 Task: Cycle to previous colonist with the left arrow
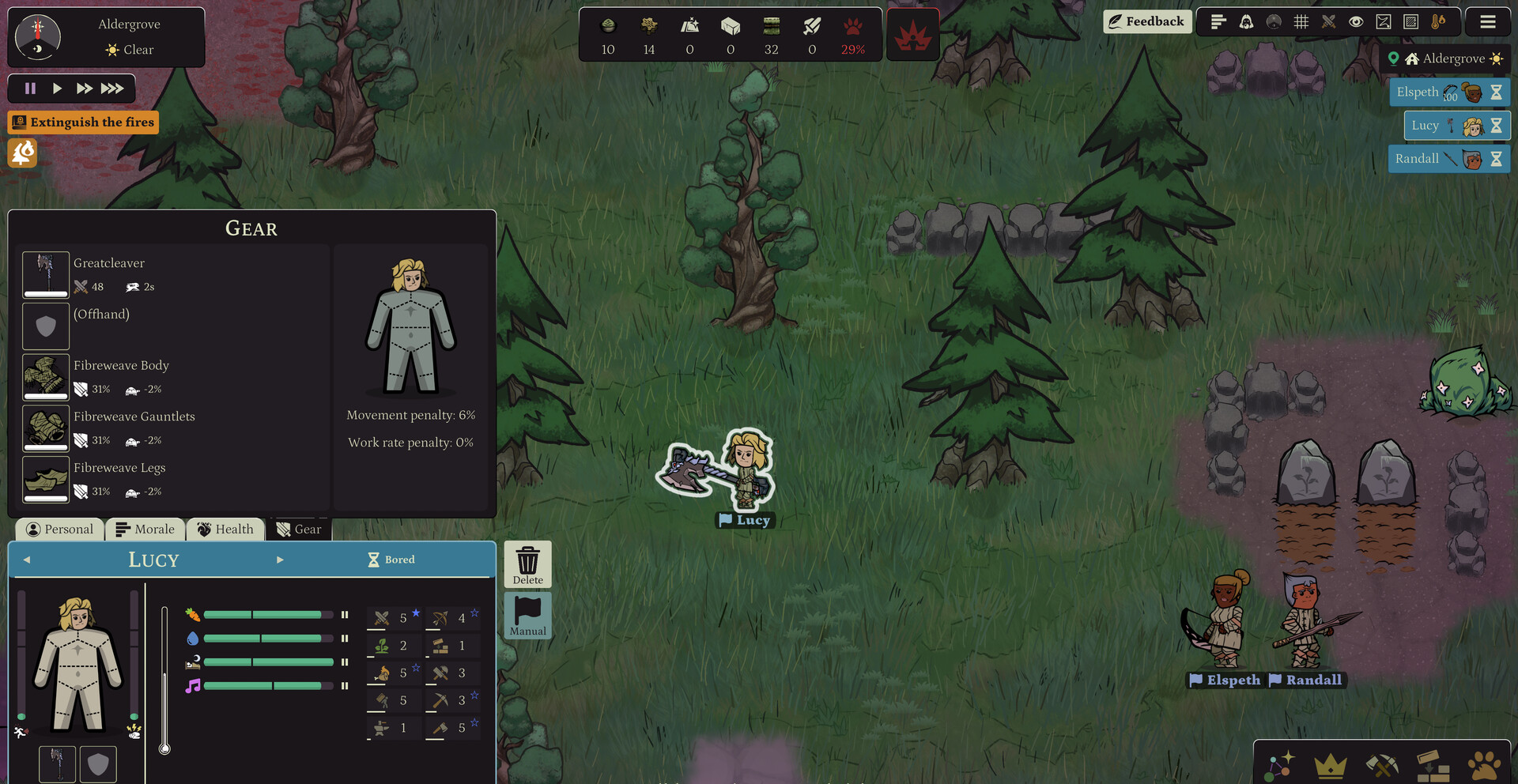tap(28, 560)
